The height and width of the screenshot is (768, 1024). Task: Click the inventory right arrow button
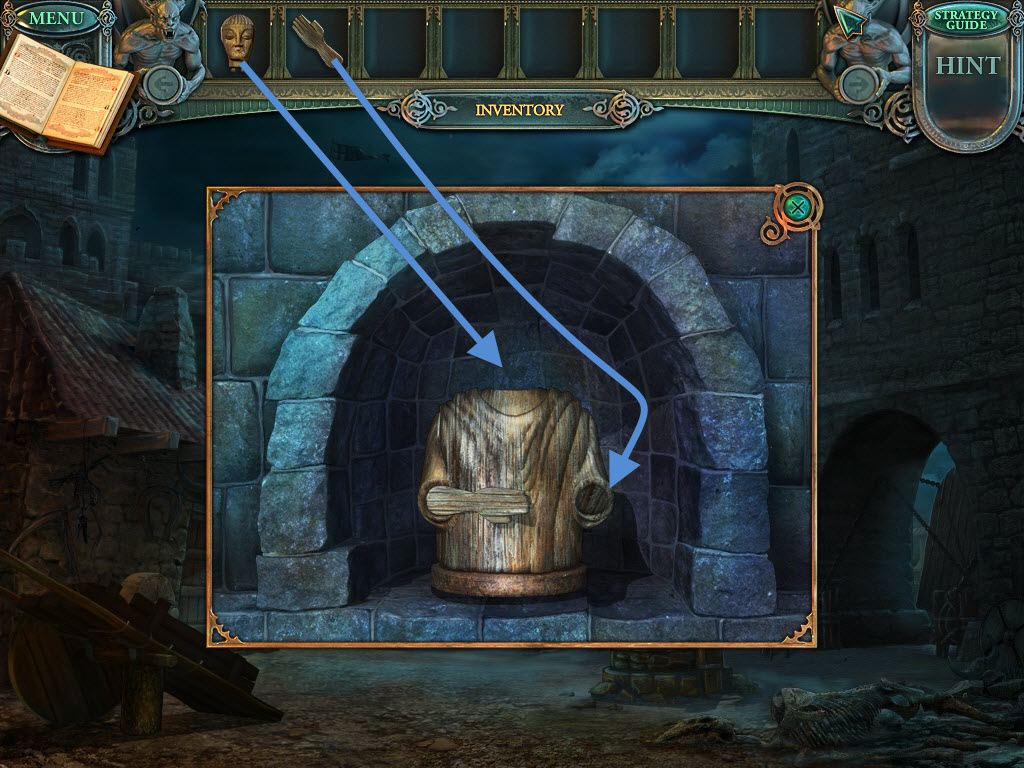(855, 84)
